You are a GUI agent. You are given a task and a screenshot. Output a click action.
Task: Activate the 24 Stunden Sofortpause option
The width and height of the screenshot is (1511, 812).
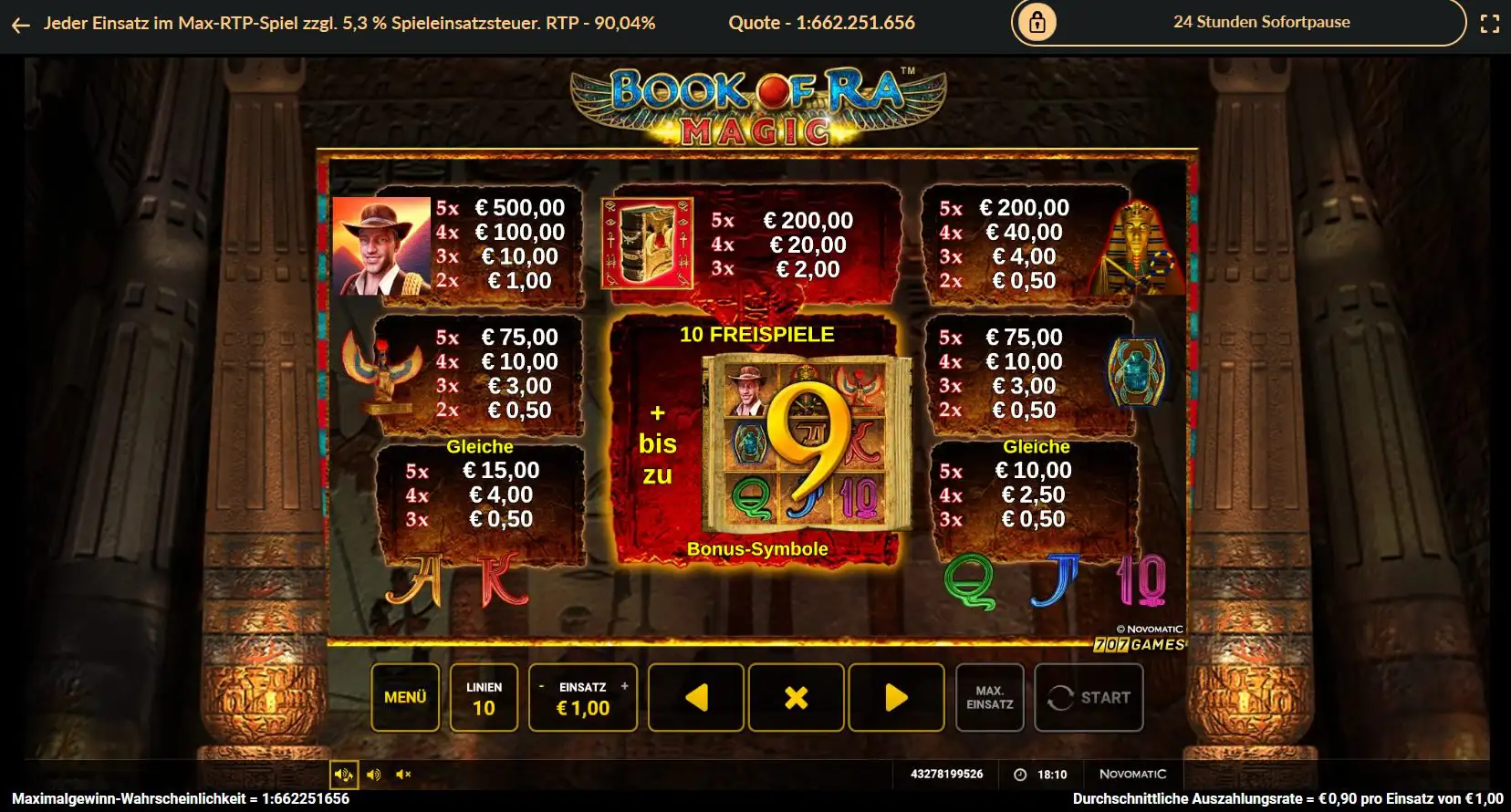[1260, 22]
